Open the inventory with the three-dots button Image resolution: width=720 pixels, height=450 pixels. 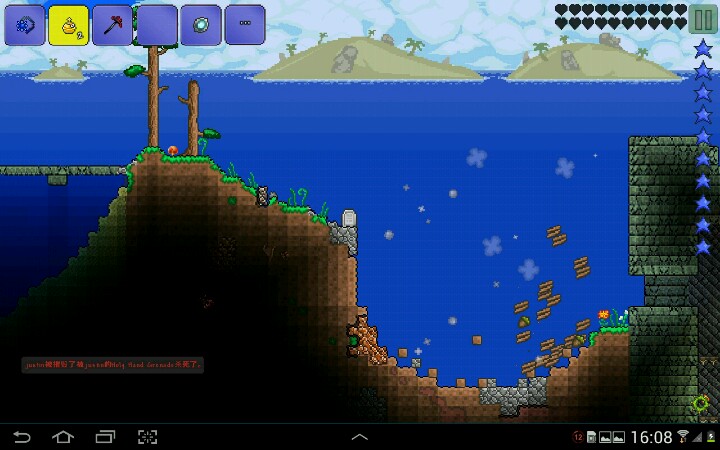tap(245, 25)
